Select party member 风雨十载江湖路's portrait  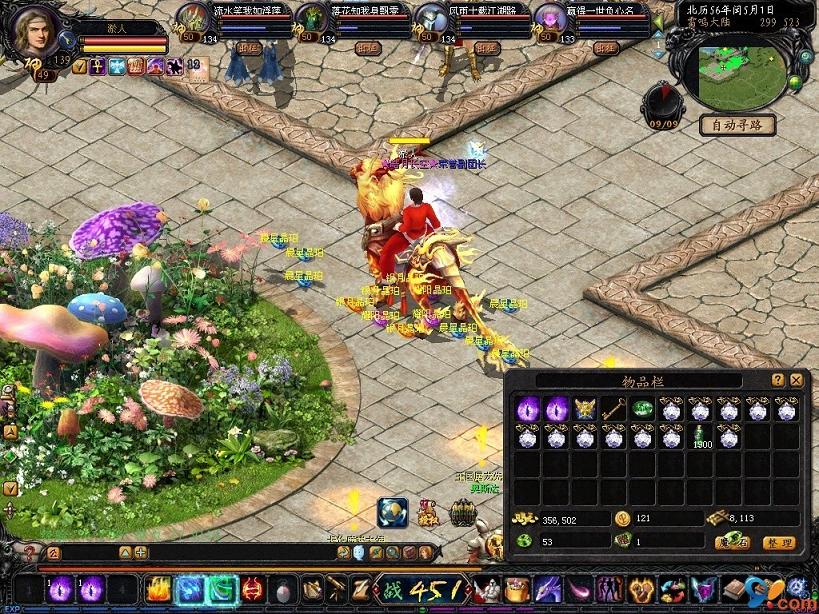point(431,19)
